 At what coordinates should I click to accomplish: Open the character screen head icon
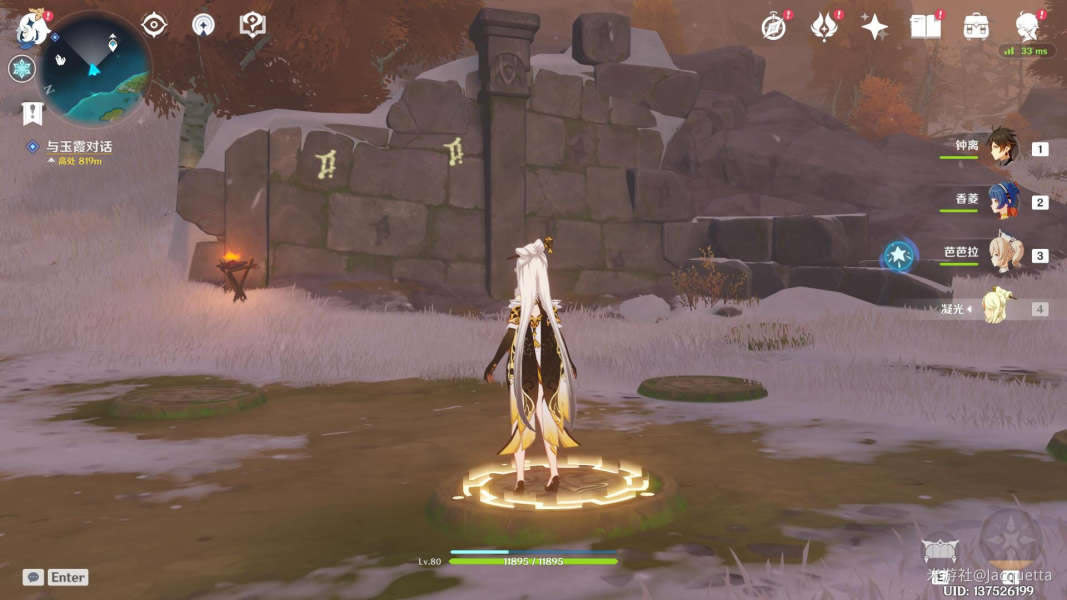(1027, 27)
